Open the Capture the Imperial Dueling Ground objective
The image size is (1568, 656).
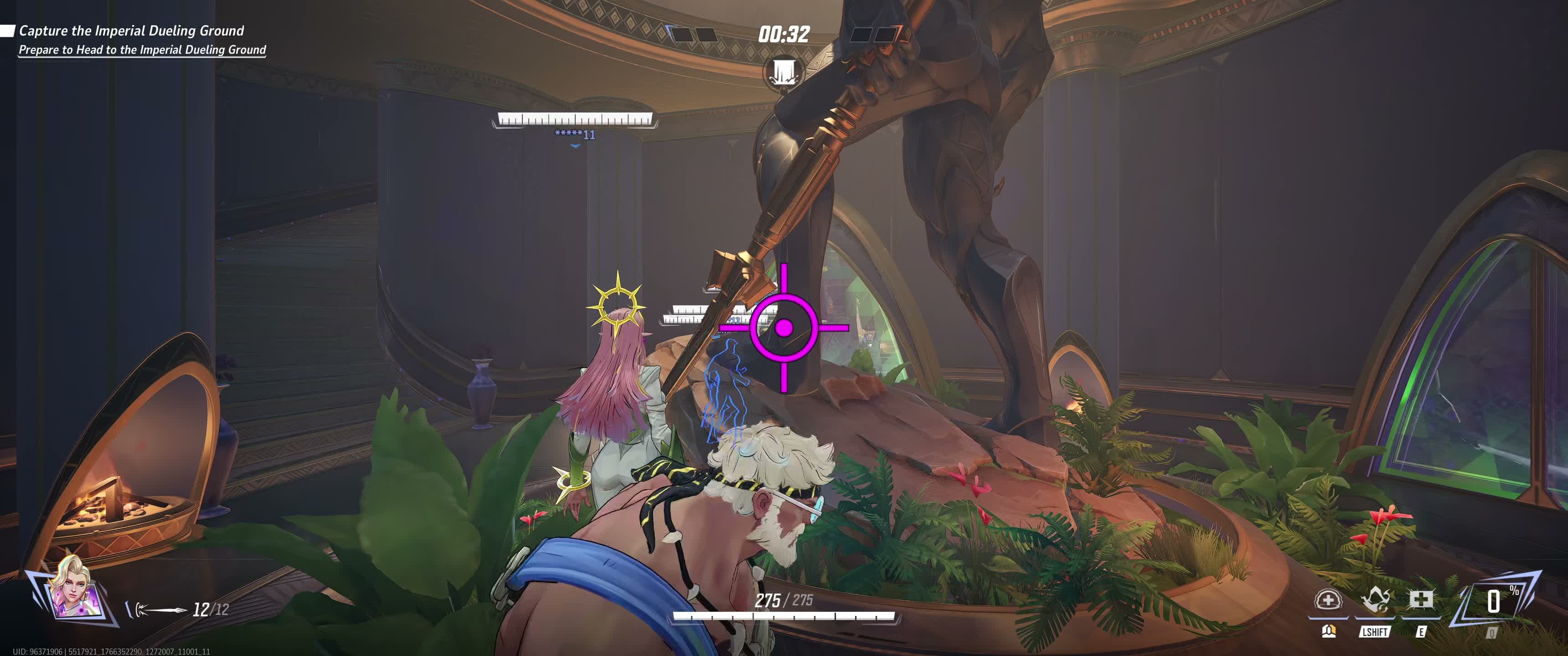click(131, 31)
